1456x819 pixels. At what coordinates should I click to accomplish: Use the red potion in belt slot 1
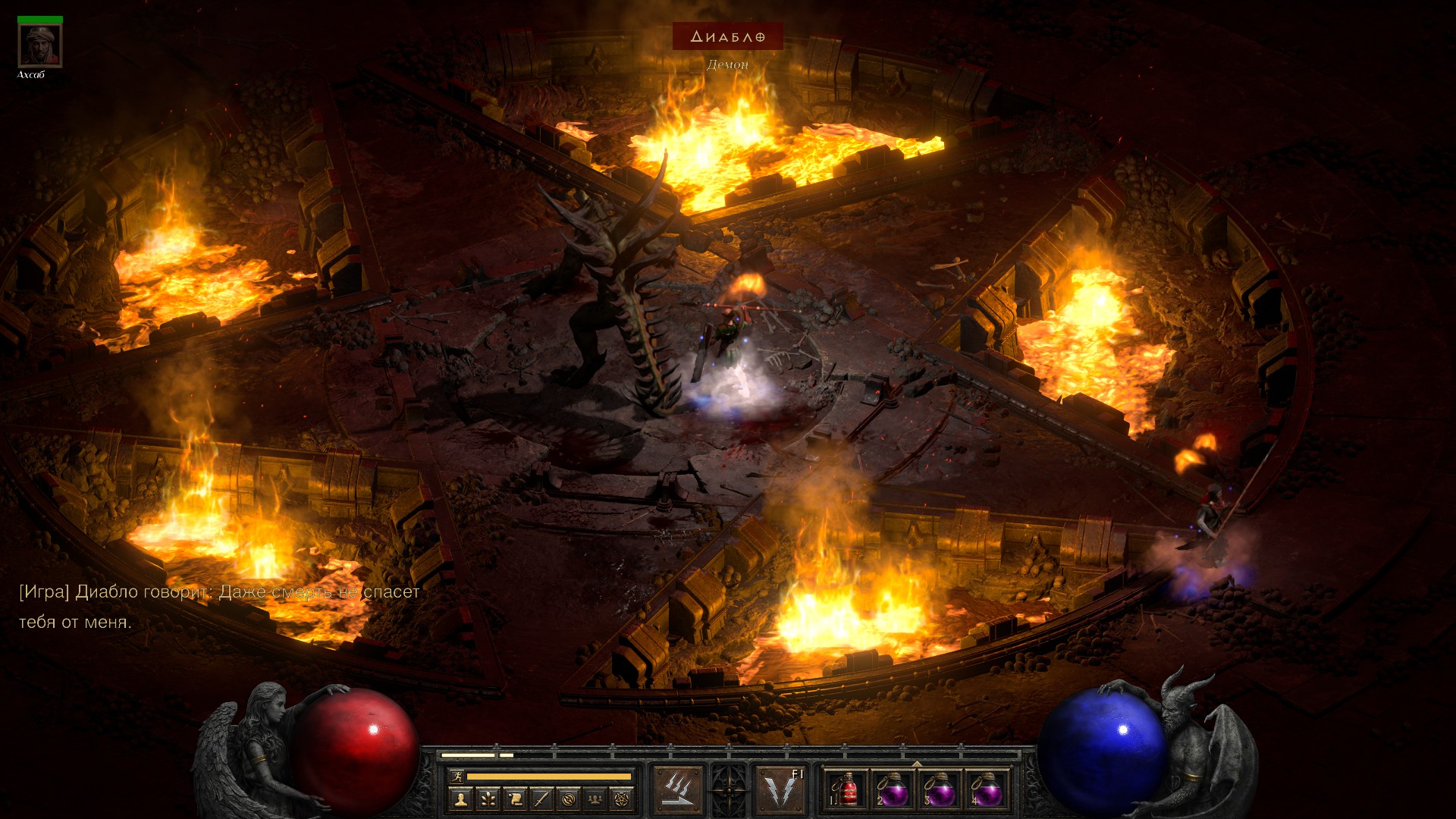click(x=846, y=790)
